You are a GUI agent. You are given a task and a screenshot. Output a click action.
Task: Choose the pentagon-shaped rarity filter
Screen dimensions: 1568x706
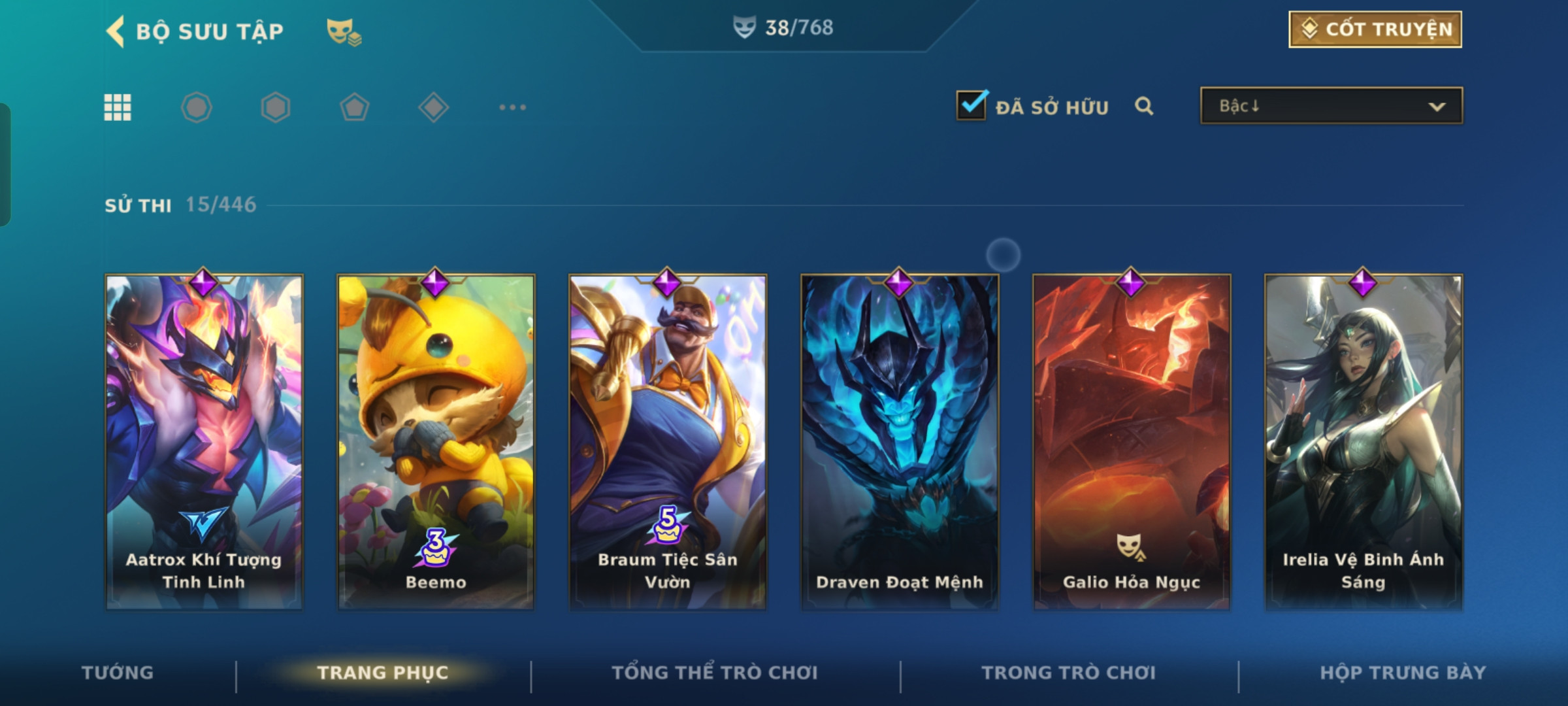click(x=354, y=107)
